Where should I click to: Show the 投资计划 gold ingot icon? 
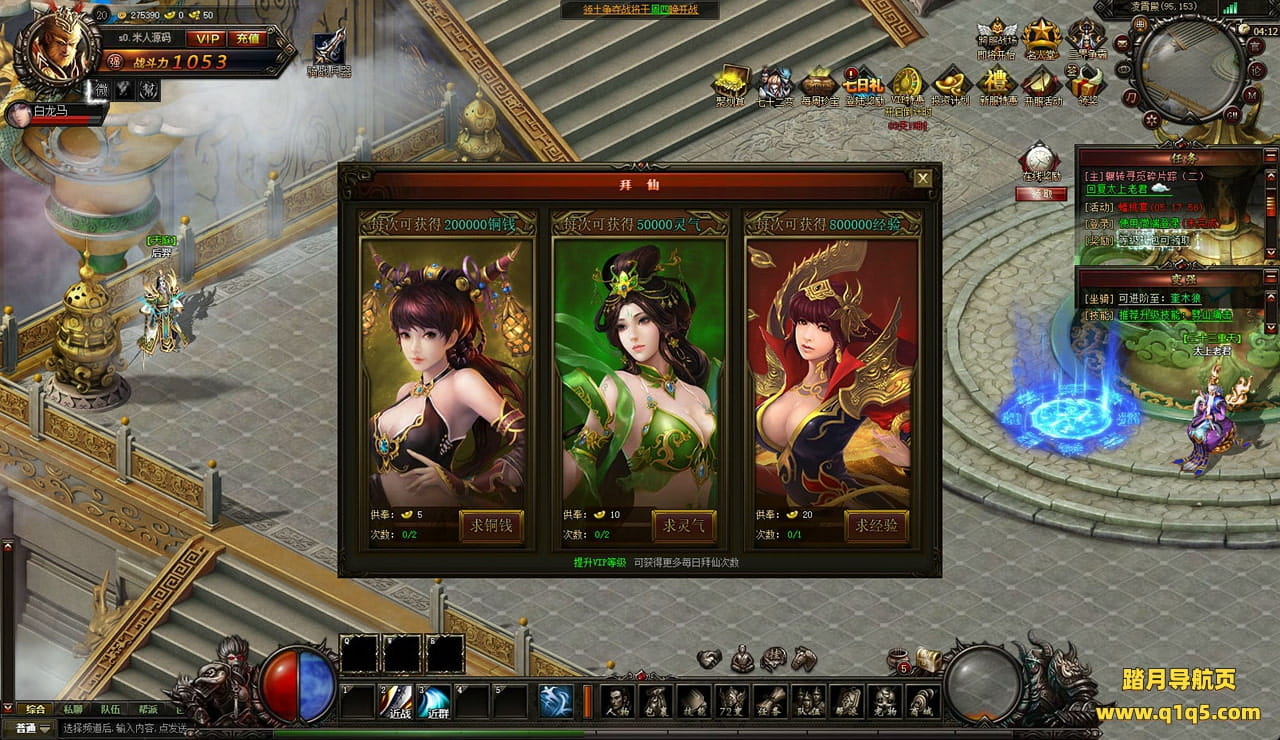point(950,82)
